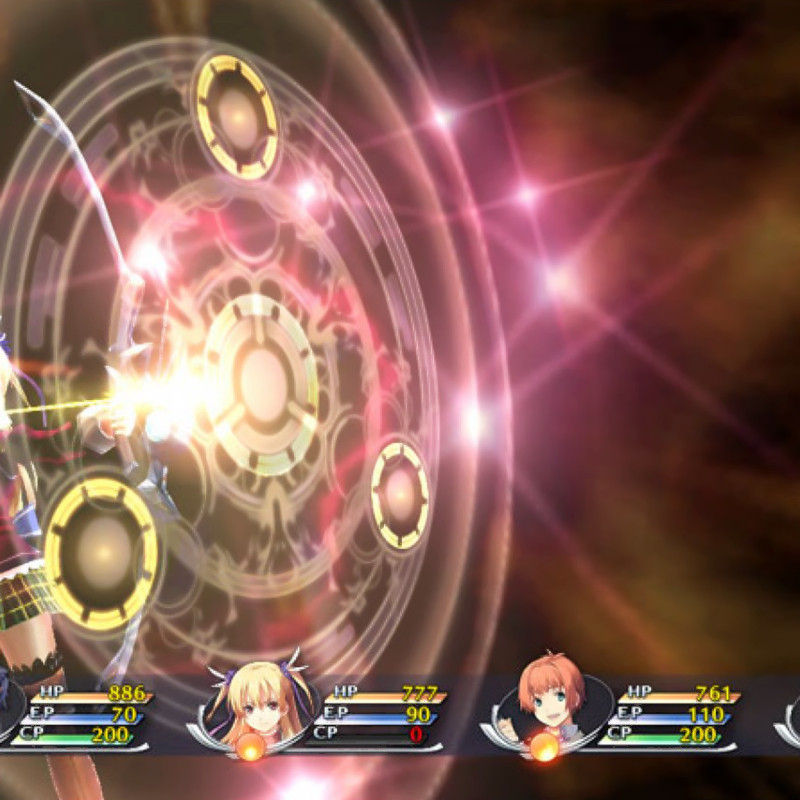This screenshot has height=800, width=800.
Task: Select the orange-haired party member portrait
Action: coord(549,698)
